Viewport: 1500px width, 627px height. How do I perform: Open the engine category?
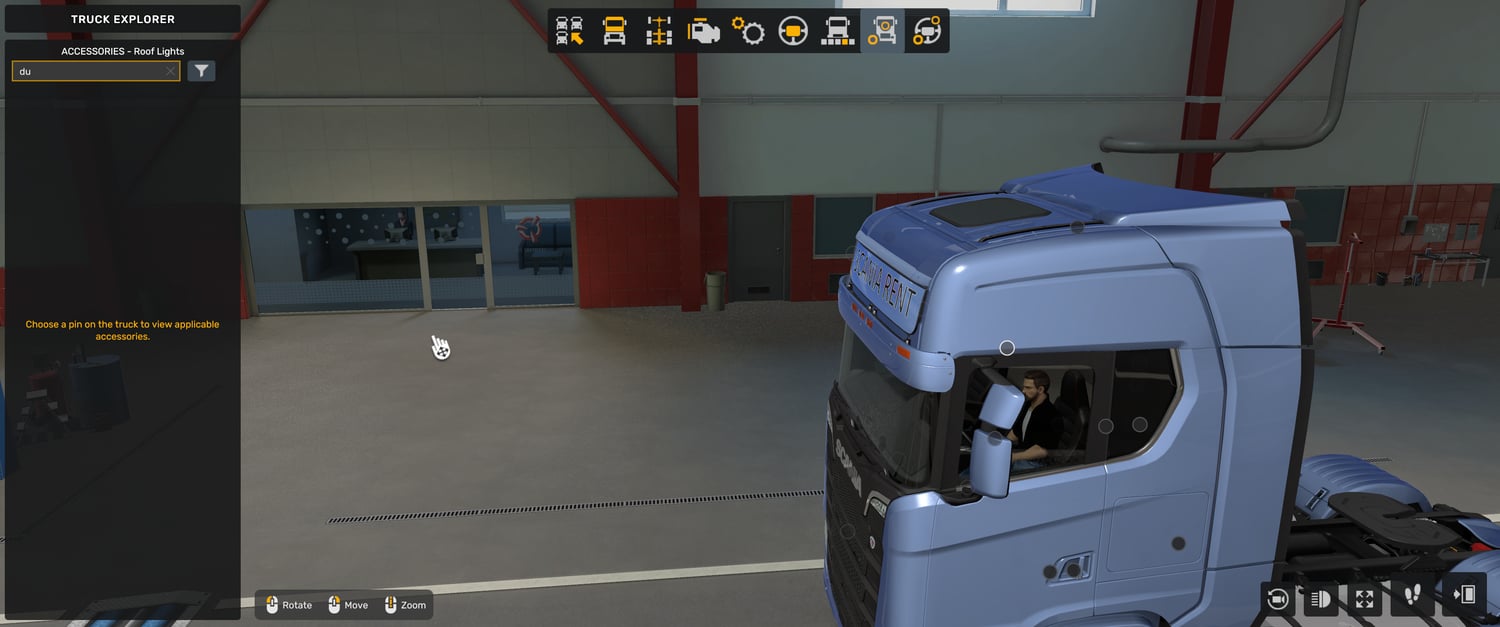tap(703, 31)
